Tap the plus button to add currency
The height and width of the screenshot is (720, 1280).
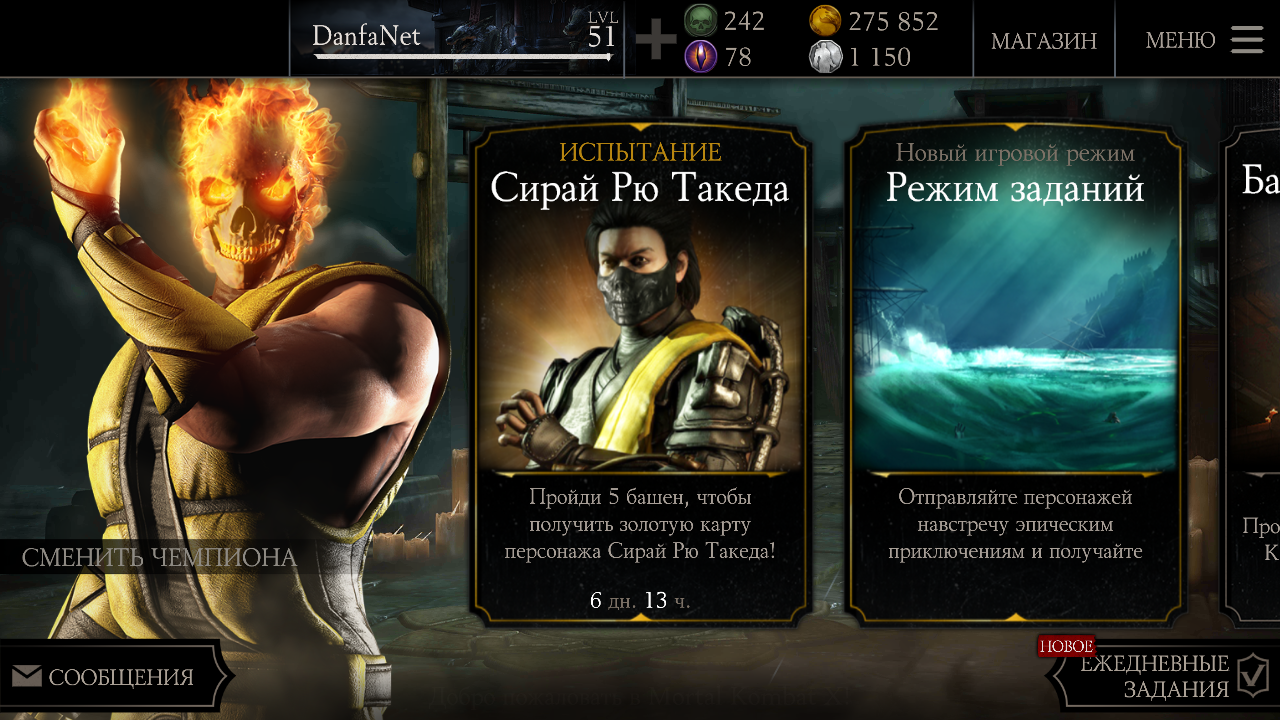[x=656, y=40]
